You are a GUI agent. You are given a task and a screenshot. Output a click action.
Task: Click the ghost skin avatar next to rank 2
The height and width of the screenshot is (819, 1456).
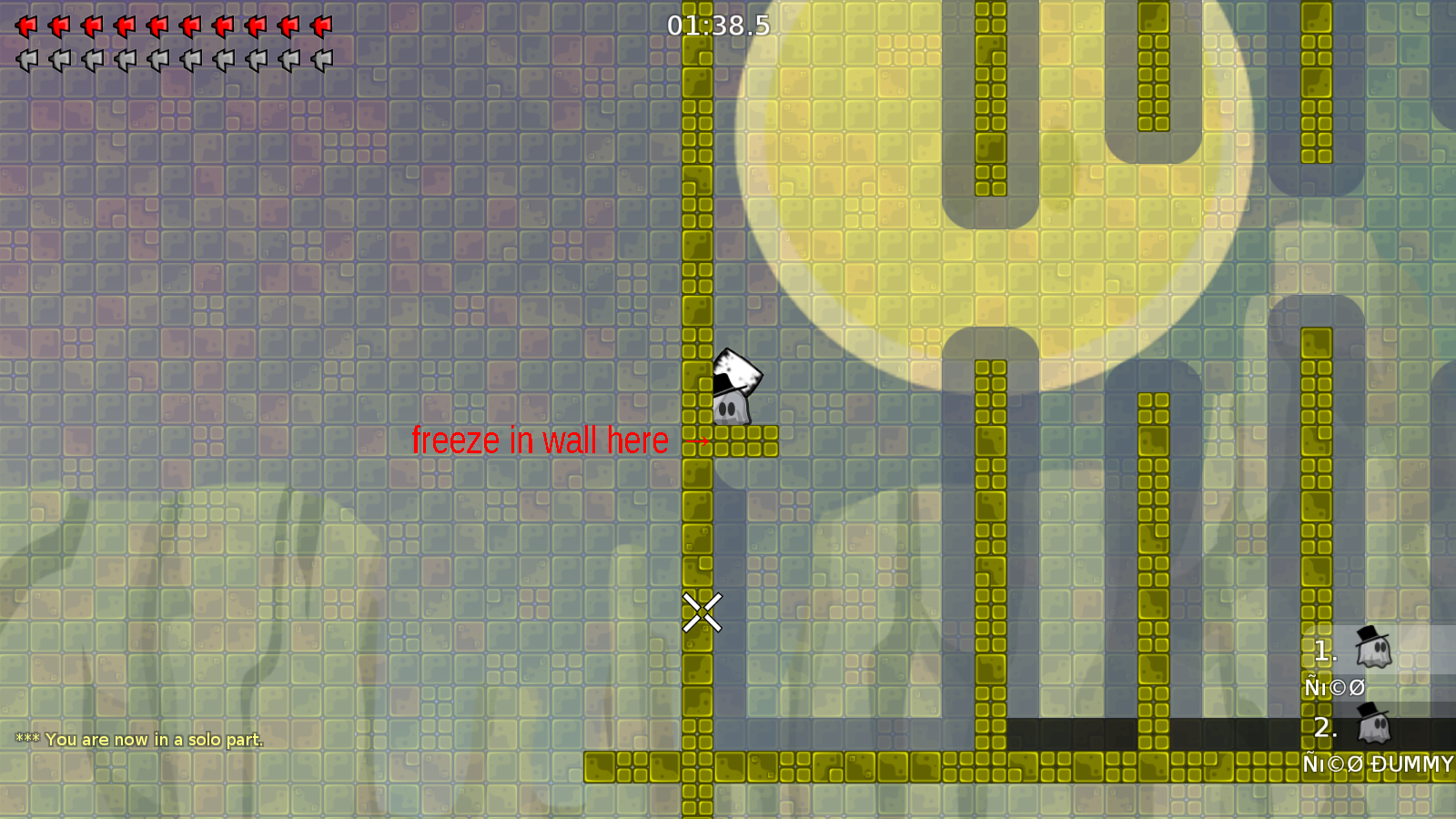point(1375,726)
